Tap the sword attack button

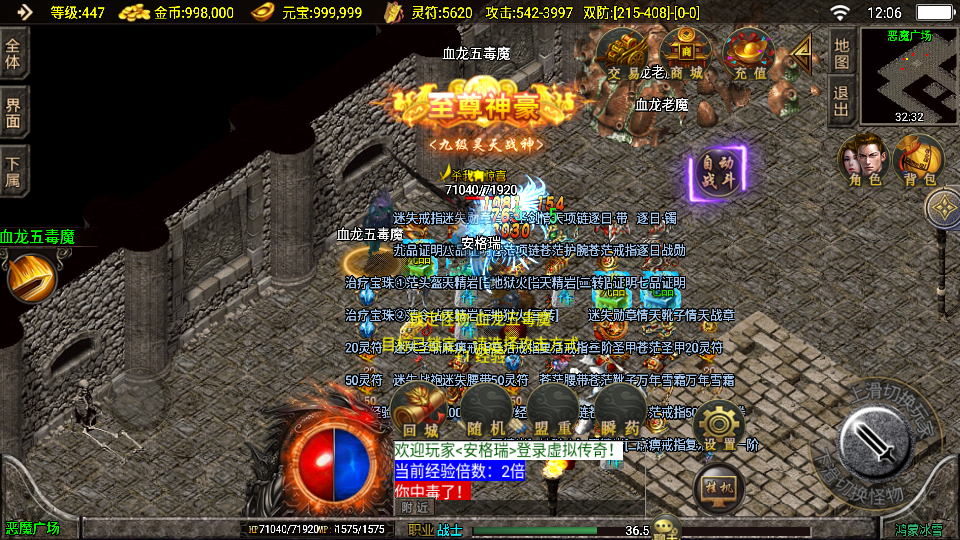[x=875, y=443]
